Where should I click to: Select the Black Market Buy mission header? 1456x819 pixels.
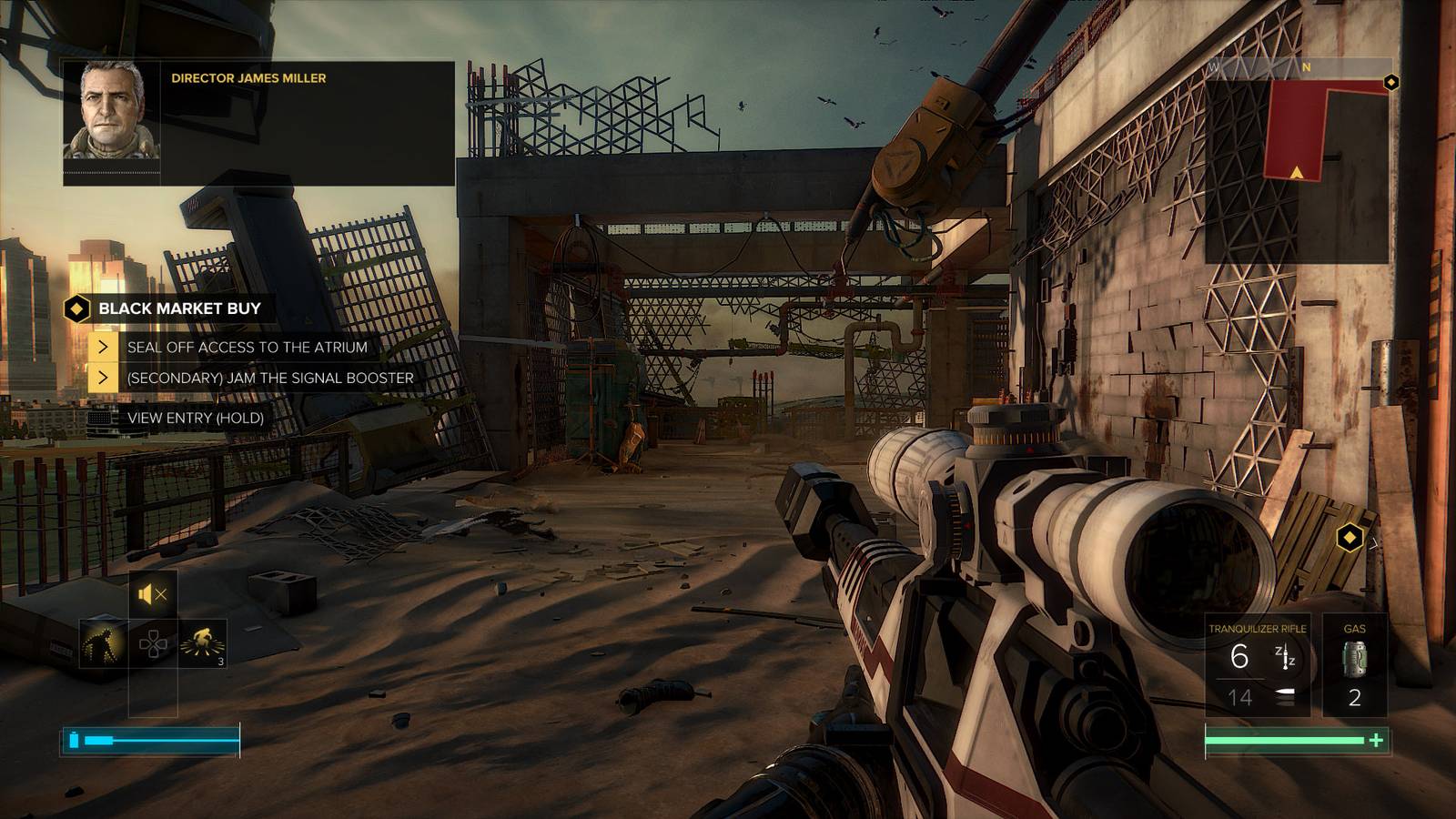point(178,308)
